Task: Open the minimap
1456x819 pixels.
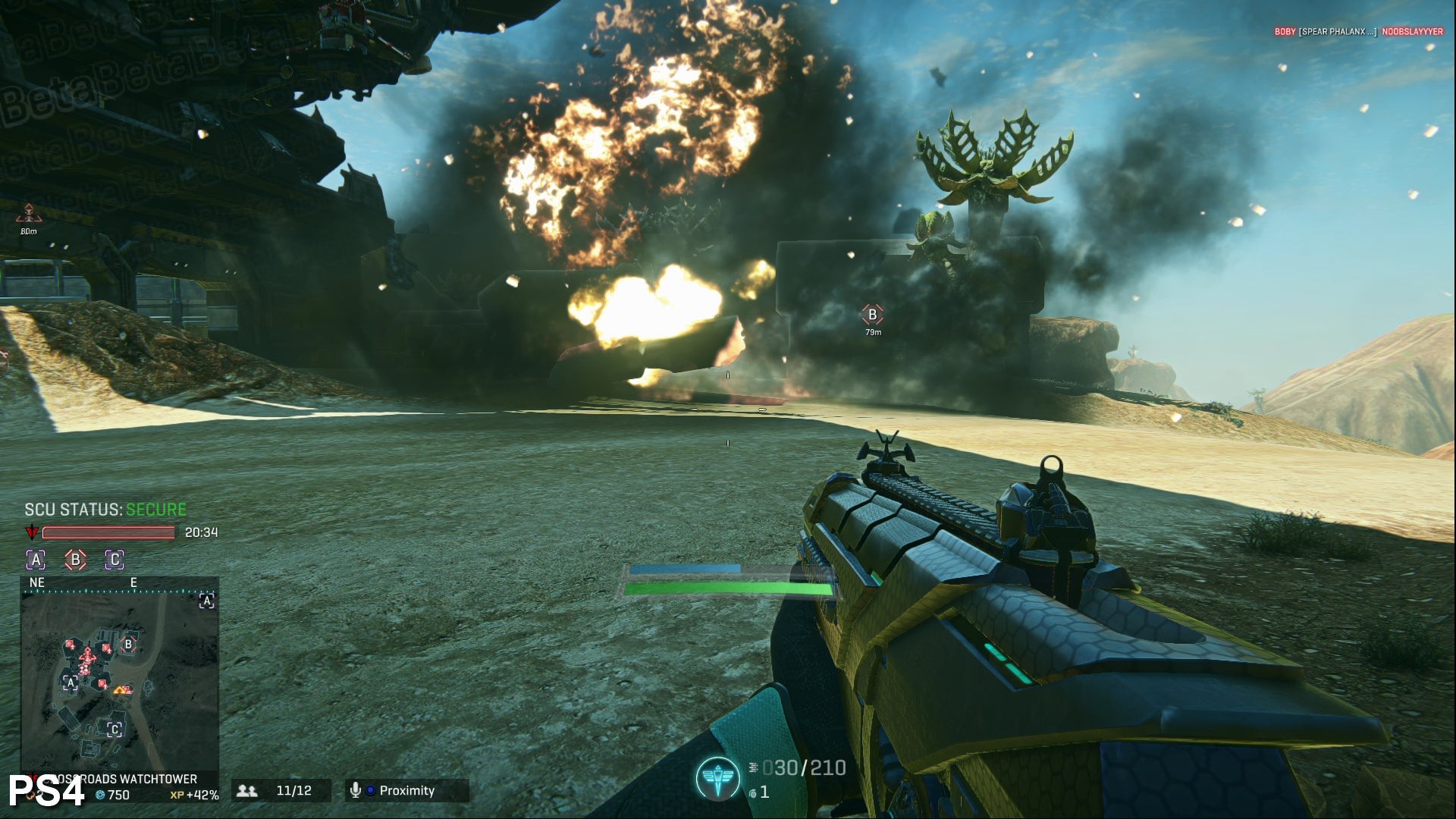Action: (120, 673)
